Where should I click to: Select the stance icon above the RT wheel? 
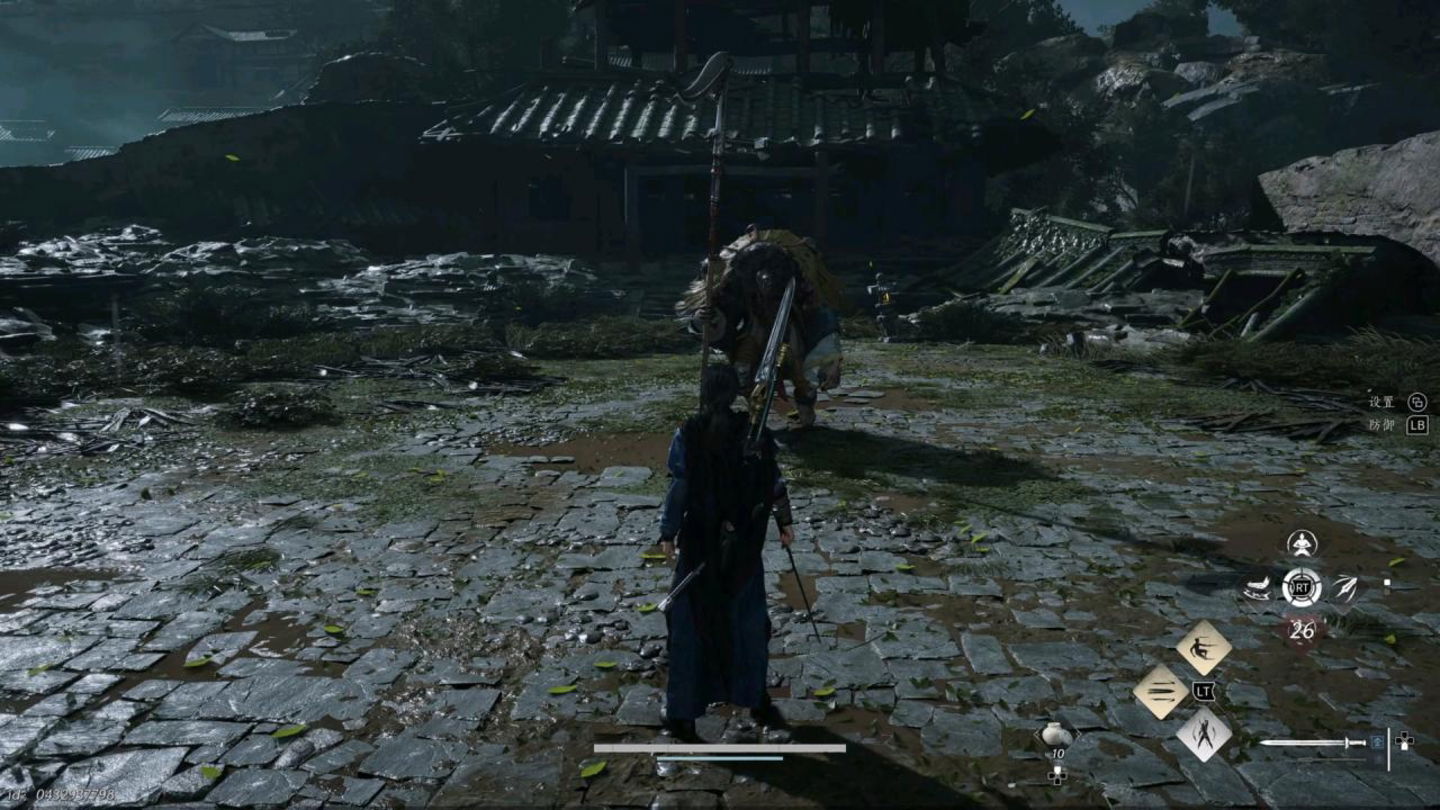(x=1301, y=544)
